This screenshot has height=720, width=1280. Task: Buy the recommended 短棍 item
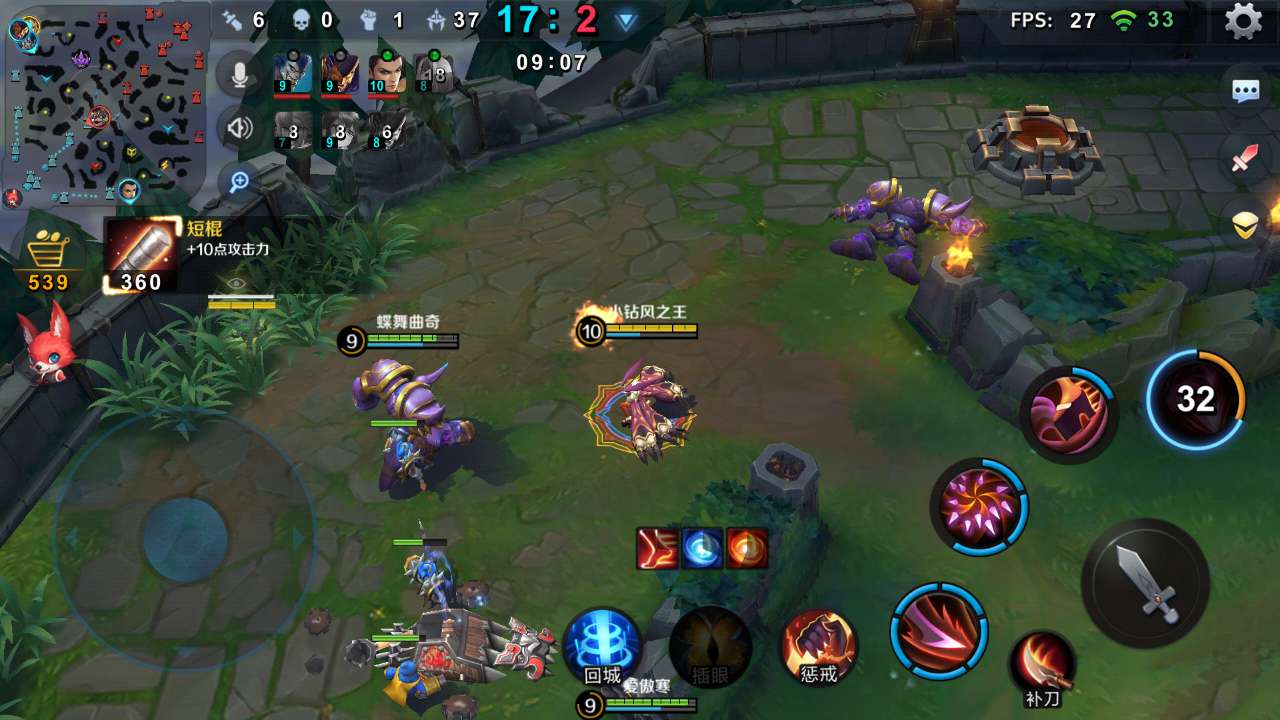[141, 256]
